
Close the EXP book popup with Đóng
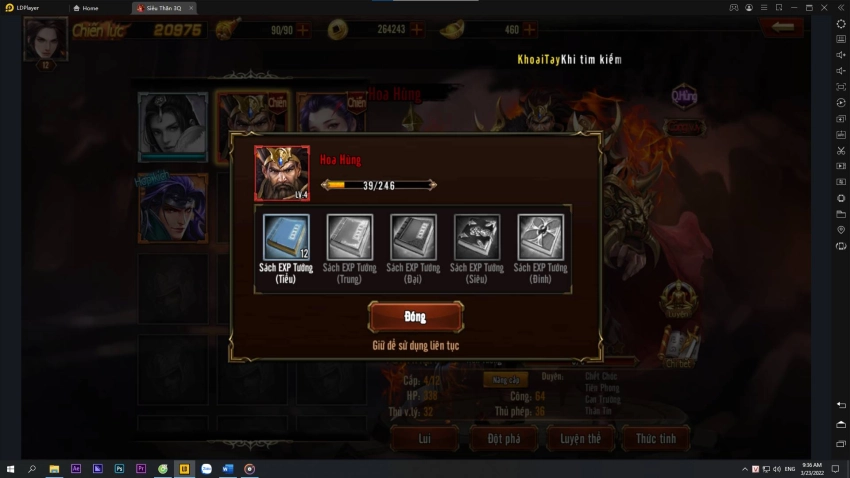(415, 317)
